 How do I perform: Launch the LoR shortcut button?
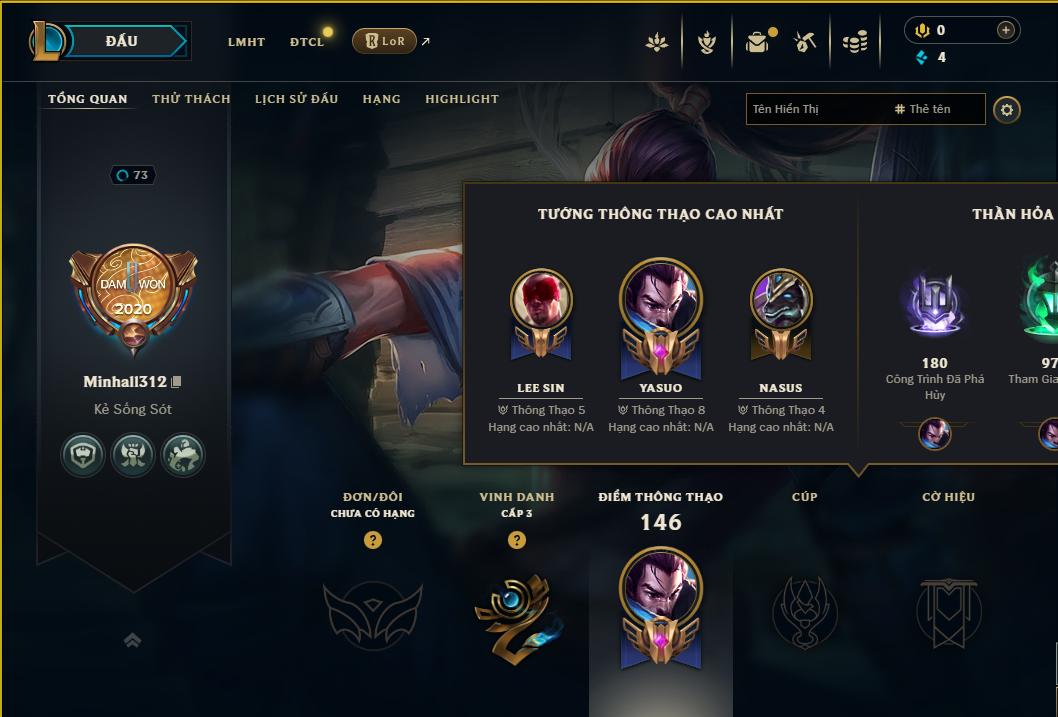point(385,41)
